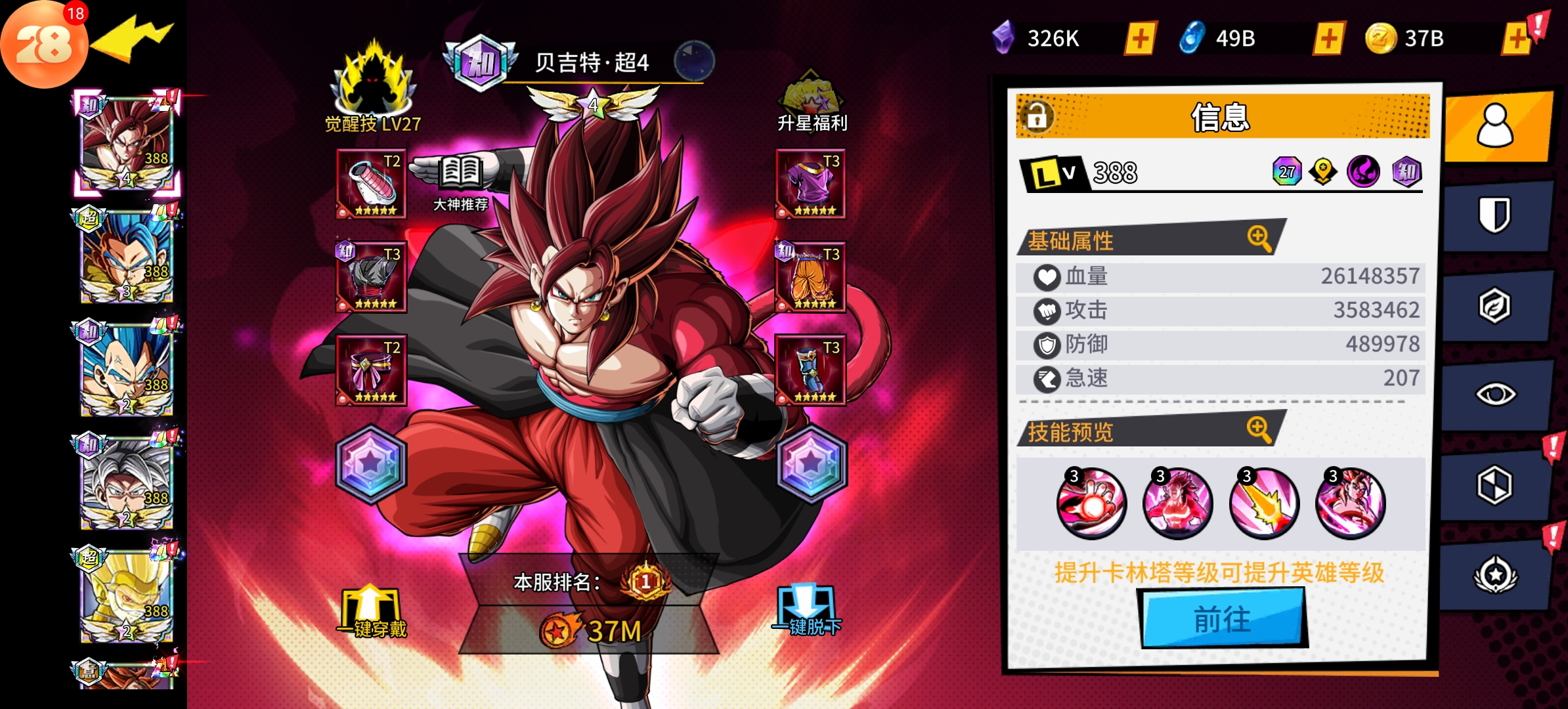This screenshot has width=1568, height=709.
Task: Add purple gems with the plus button
Action: pyautogui.click(x=1141, y=38)
